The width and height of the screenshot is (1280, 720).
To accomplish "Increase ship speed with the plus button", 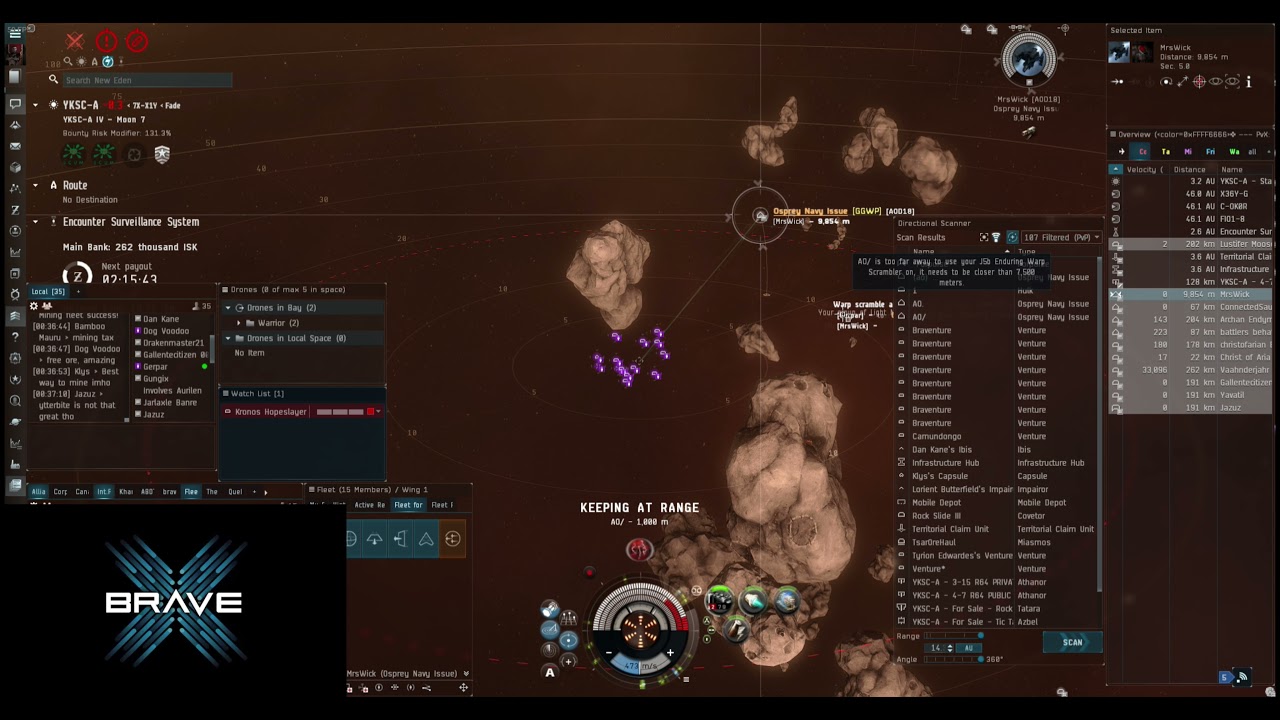I will [x=670, y=653].
